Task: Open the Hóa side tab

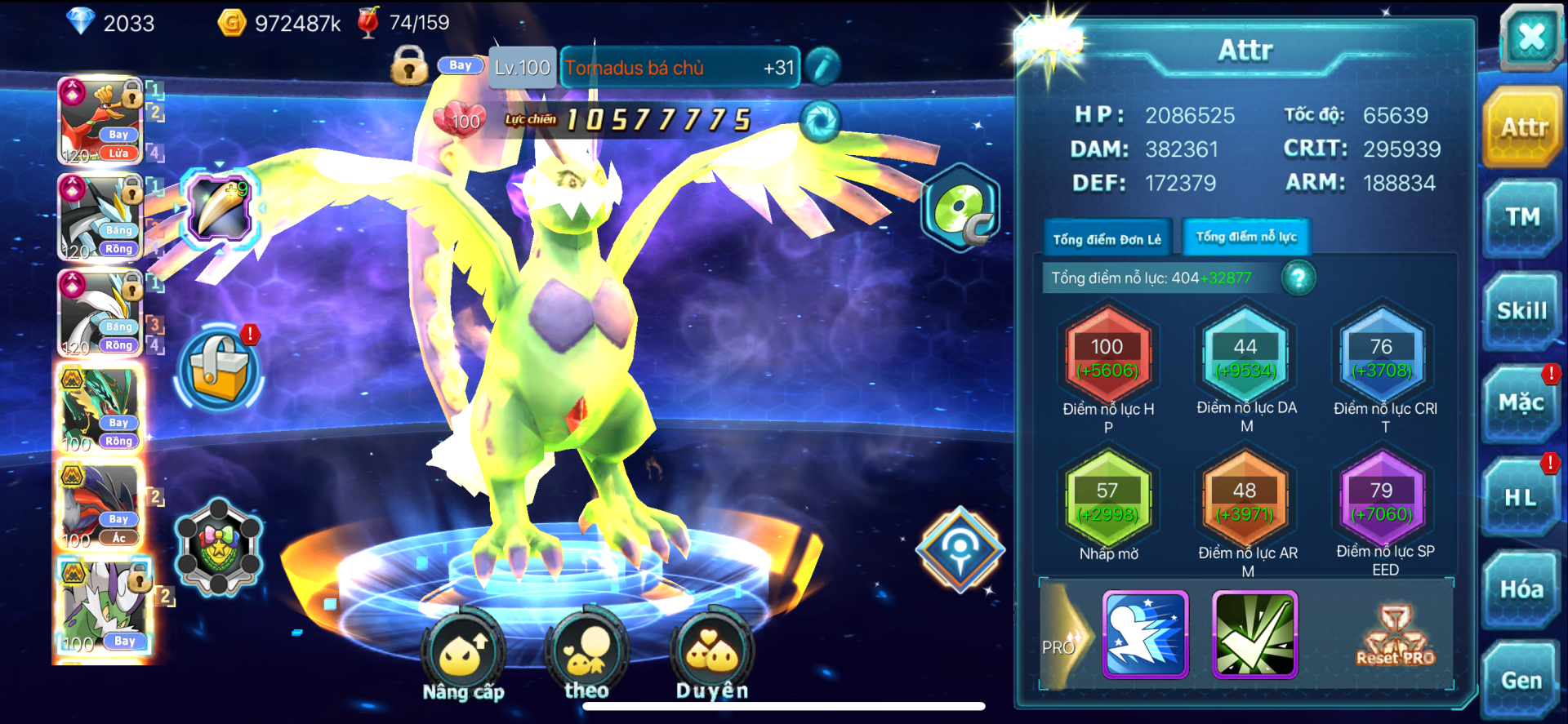Action: tap(1521, 589)
